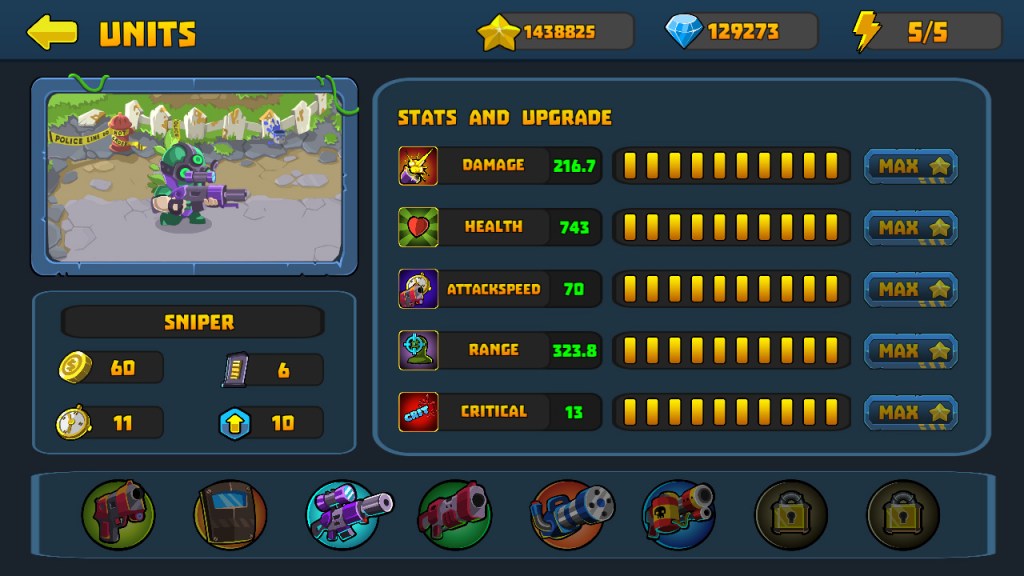Open the gold star currency counter

555,32
